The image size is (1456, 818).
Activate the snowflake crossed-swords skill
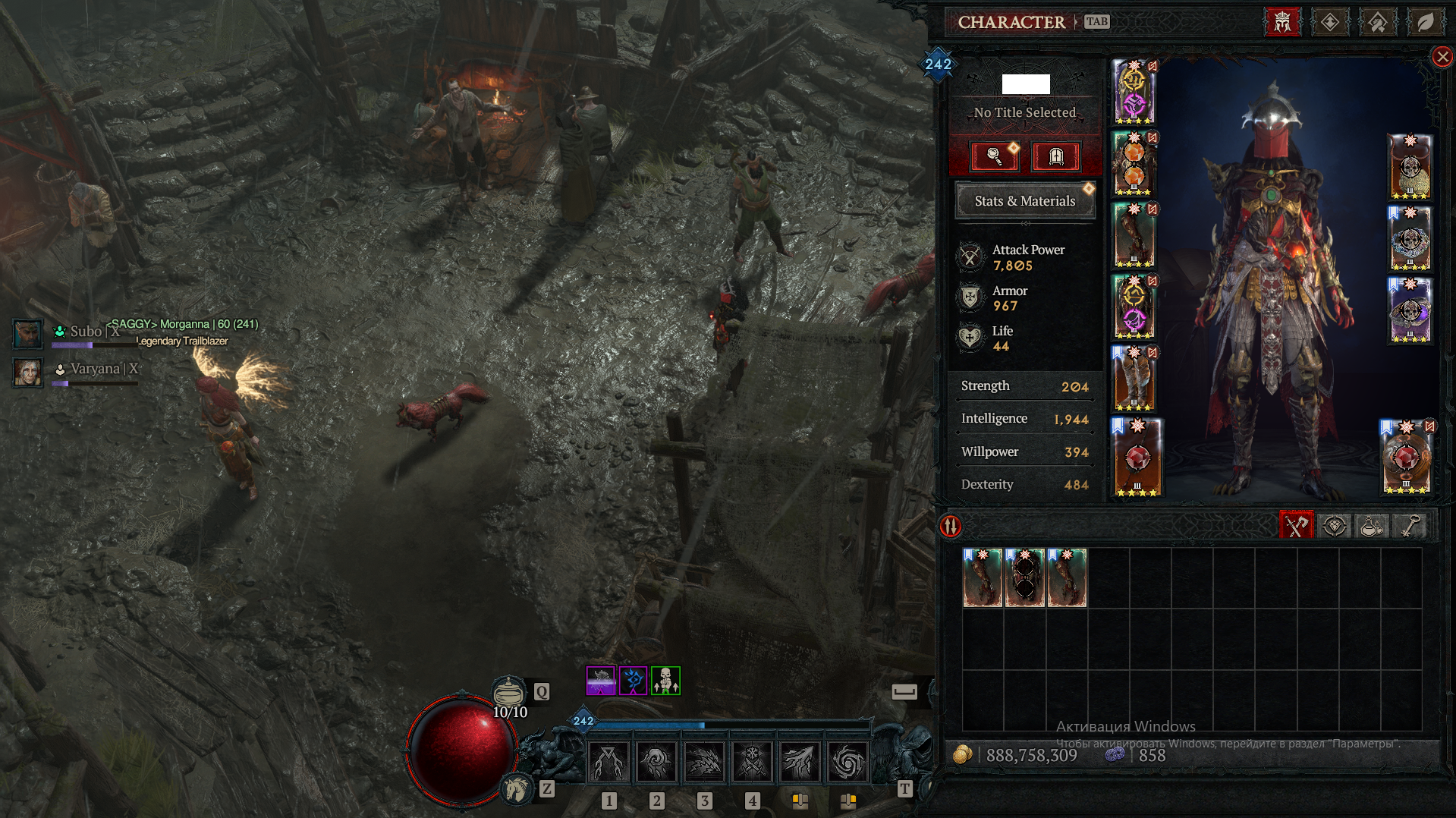(x=752, y=761)
